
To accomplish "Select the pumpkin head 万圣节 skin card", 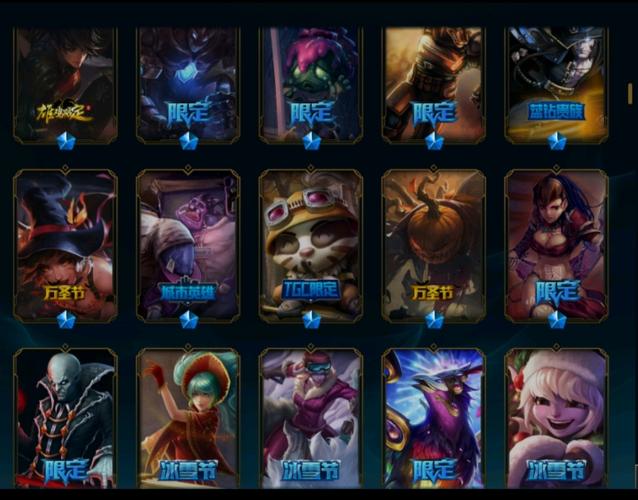I will 433,242.
